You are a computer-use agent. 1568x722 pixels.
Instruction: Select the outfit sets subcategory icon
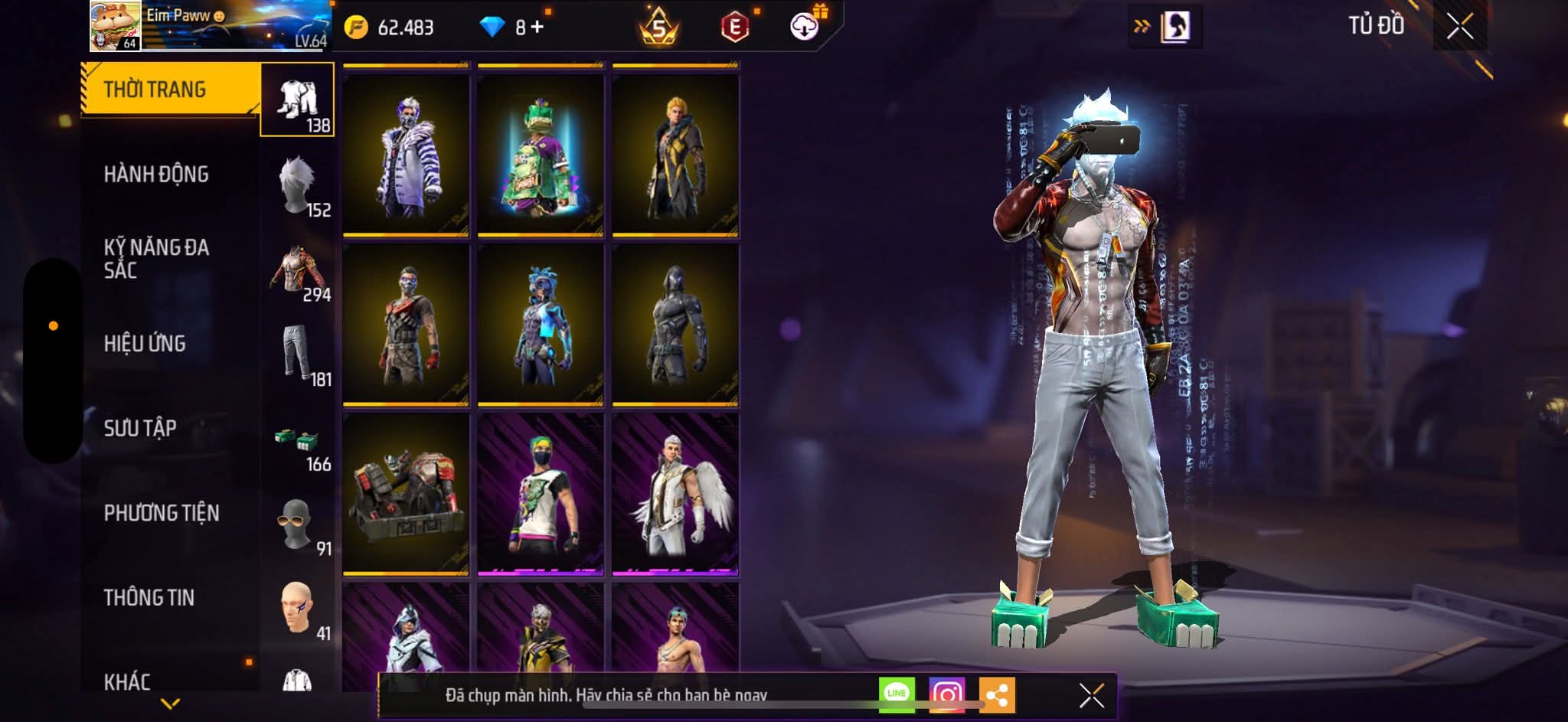click(298, 100)
